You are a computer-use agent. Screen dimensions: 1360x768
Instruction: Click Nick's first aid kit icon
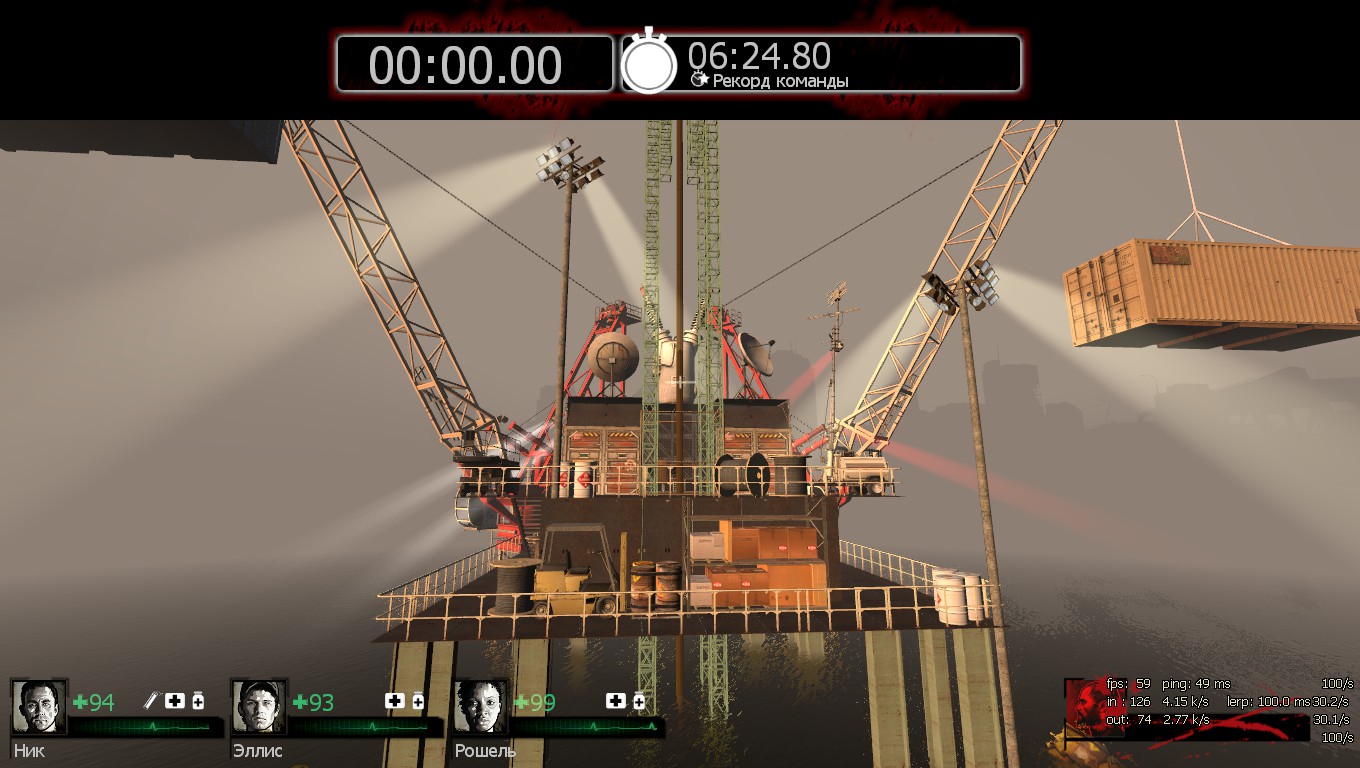[x=175, y=701]
